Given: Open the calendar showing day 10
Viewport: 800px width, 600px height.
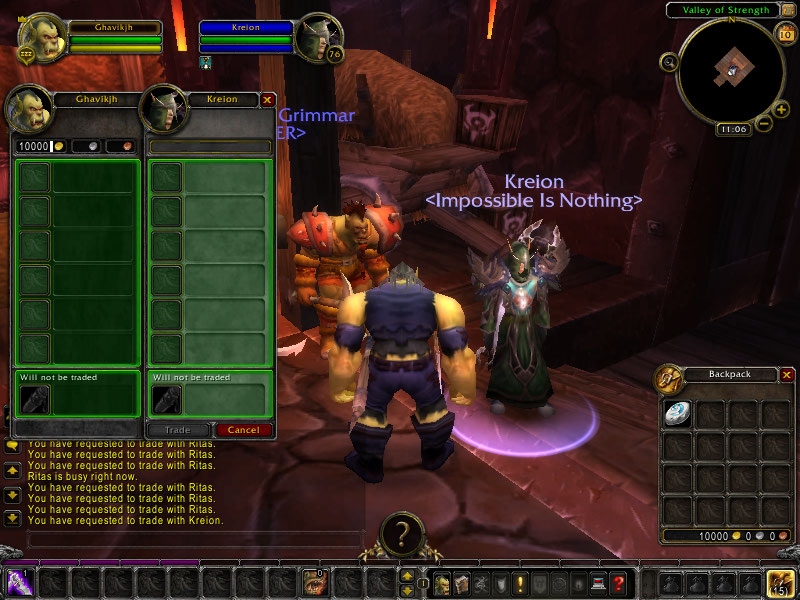Looking at the screenshot, I should tap(784, 34).
